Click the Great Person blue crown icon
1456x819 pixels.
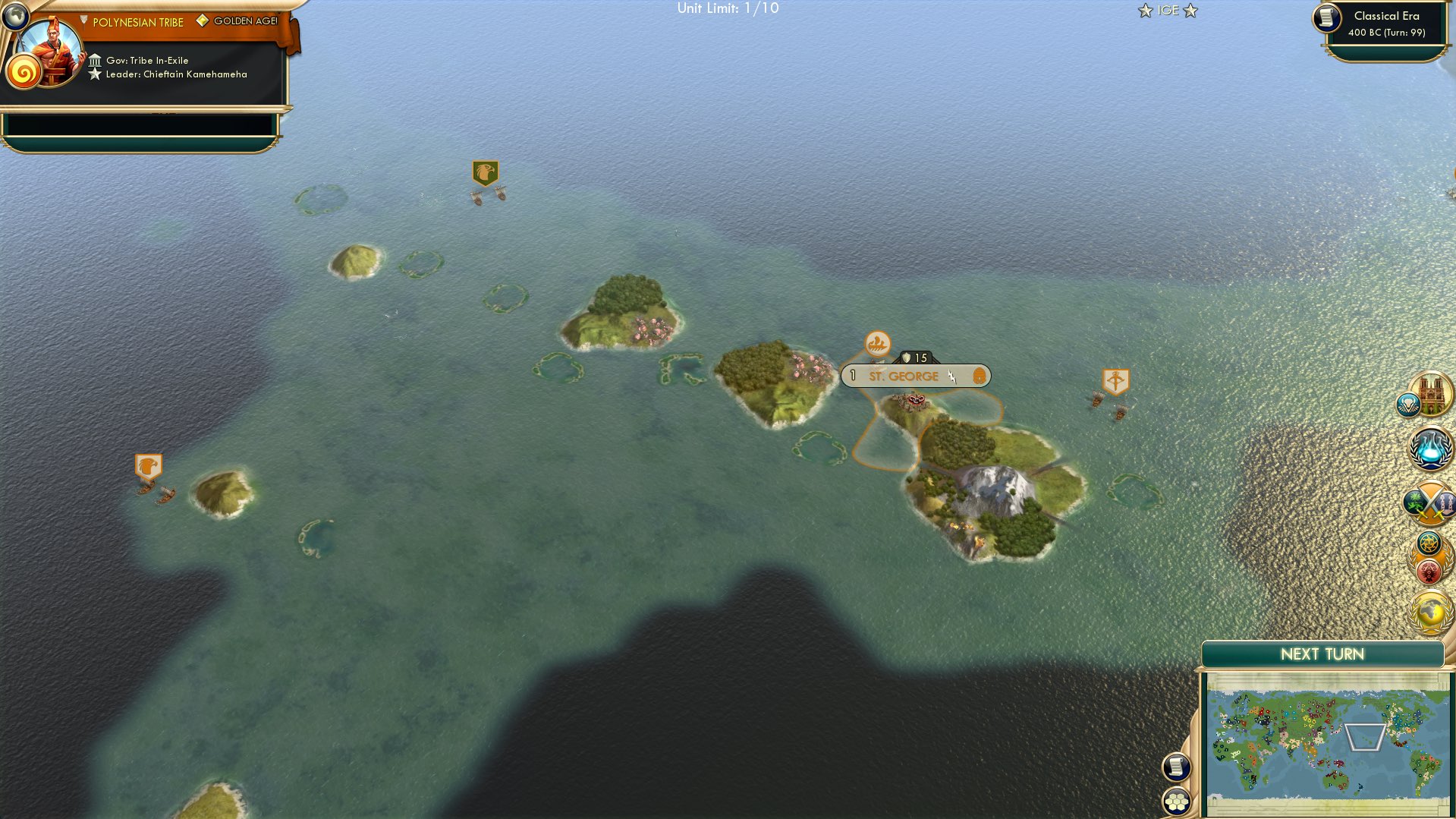click(1407, 405)
